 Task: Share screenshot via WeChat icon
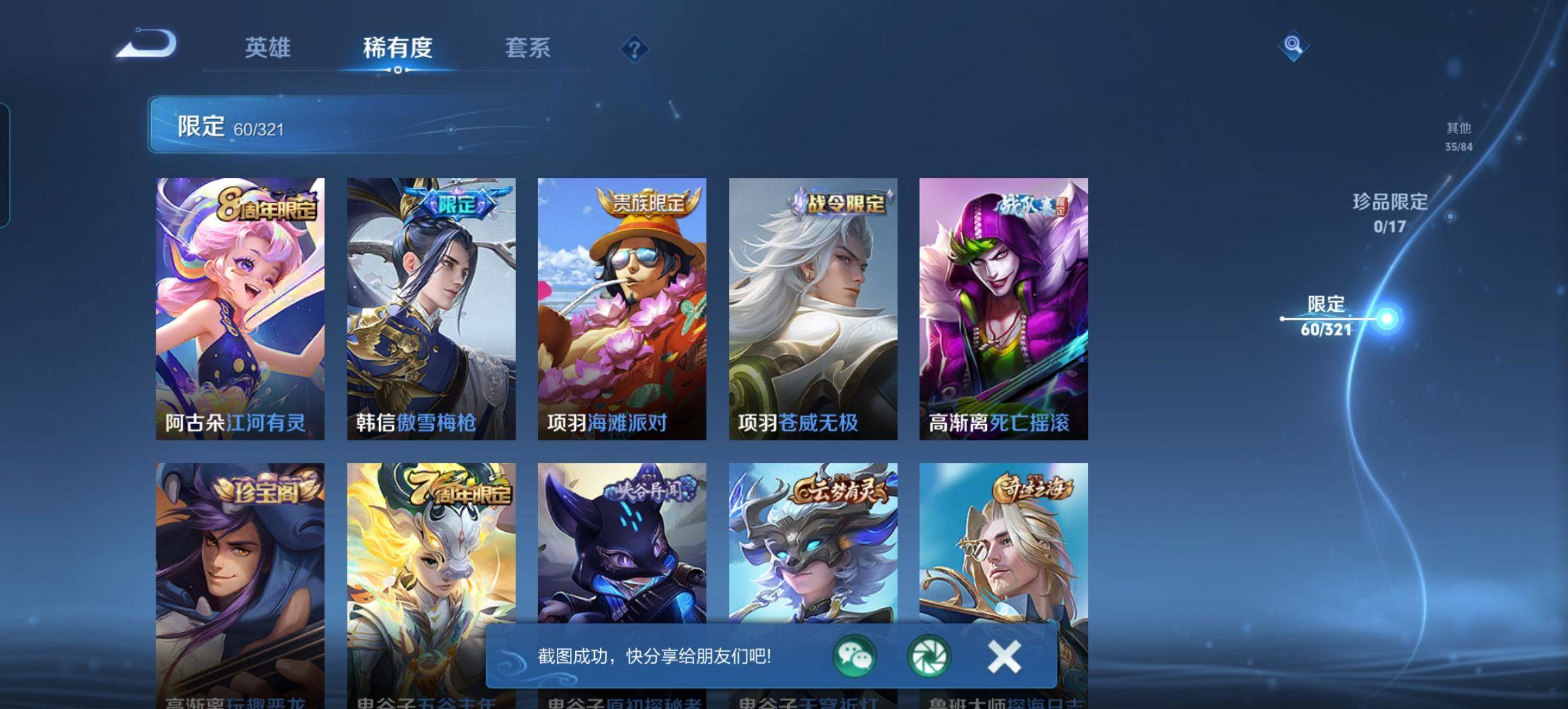[x=854, y=656]
